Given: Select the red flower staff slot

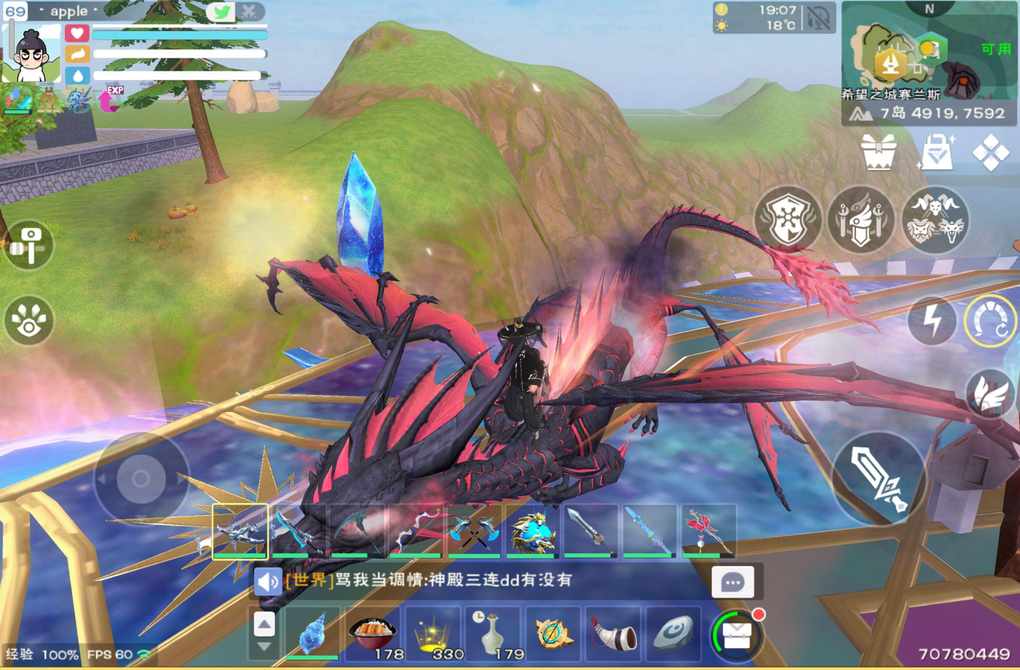Looking at the screenshot, I should tap(709, 530).
